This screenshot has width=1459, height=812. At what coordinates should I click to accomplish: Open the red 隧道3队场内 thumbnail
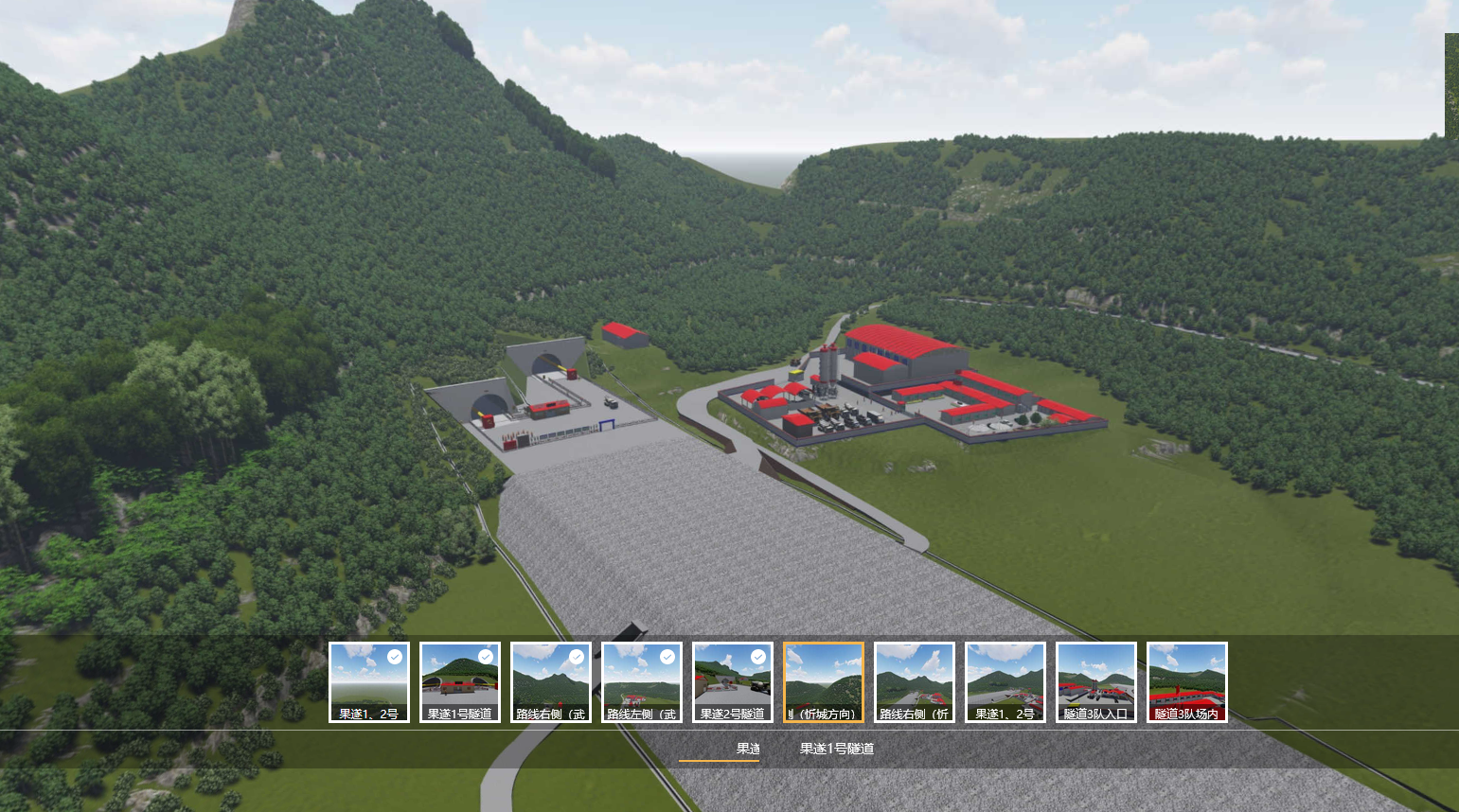1186,681
